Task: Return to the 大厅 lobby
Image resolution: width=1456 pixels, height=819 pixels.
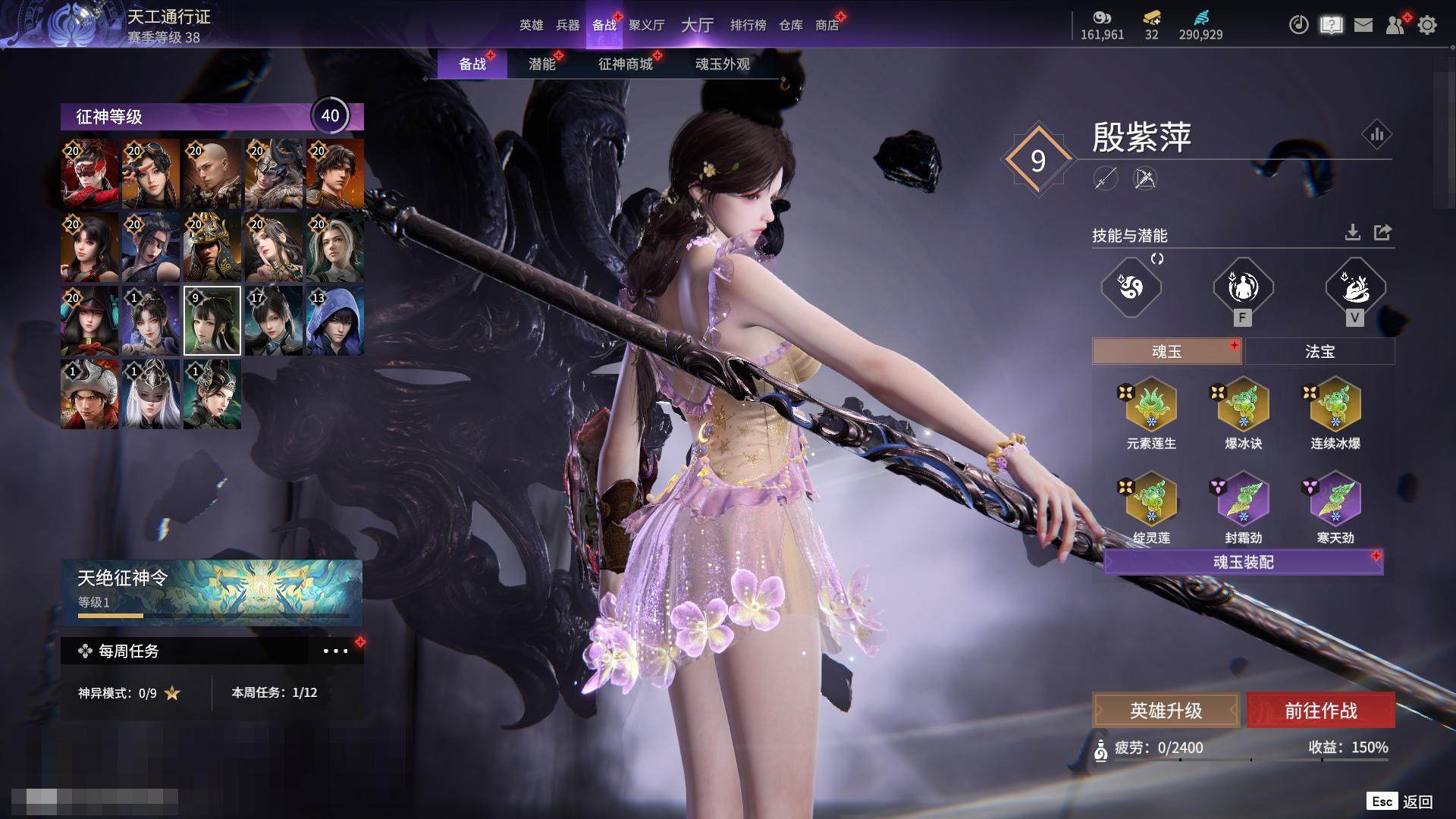Action: (697, 25)
